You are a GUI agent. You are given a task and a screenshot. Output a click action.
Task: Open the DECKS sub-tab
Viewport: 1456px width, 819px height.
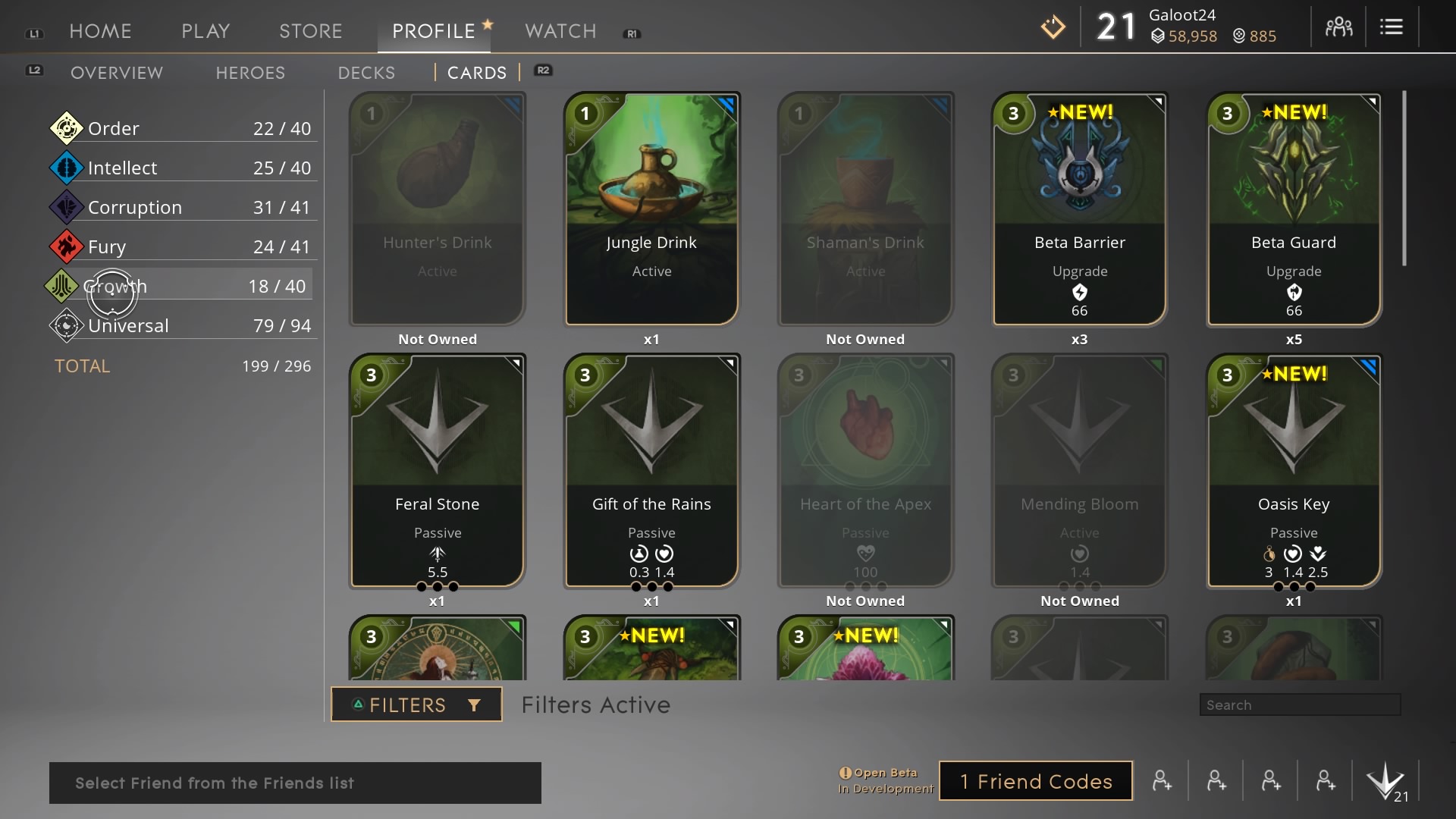(366, 73)
